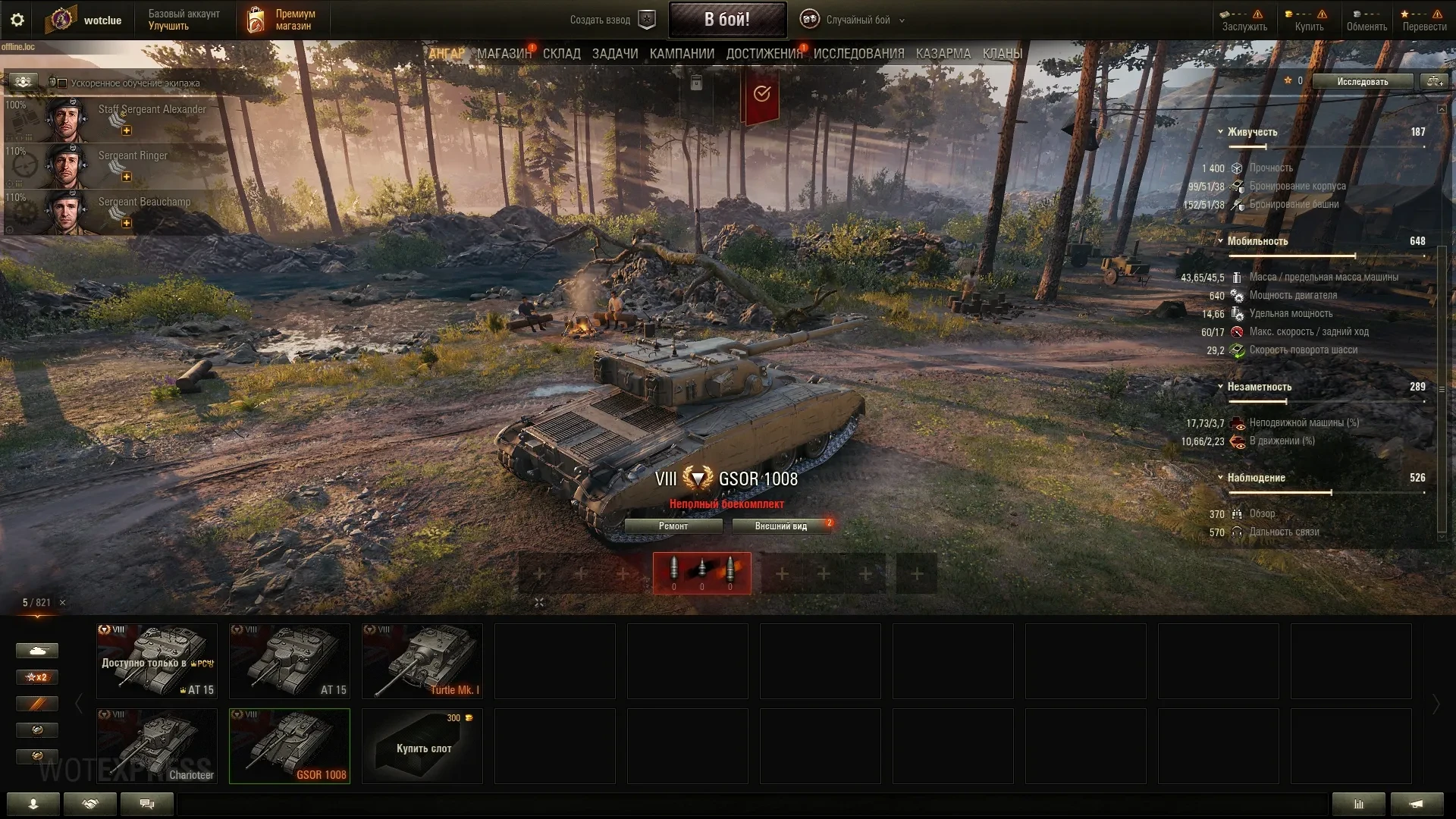Open the settings gear menu
The height and width of the screenshot is (819, 1456).
click(x=17, y=20)
